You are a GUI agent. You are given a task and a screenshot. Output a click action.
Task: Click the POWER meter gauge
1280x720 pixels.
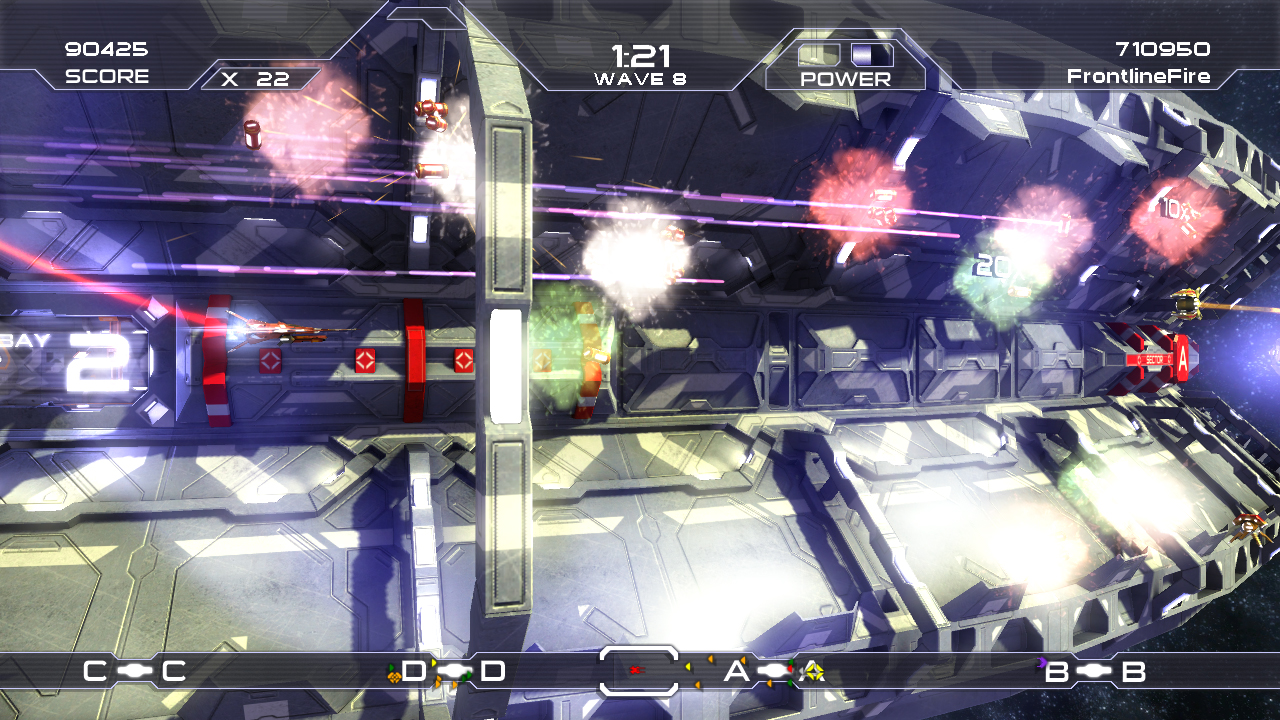845,55
